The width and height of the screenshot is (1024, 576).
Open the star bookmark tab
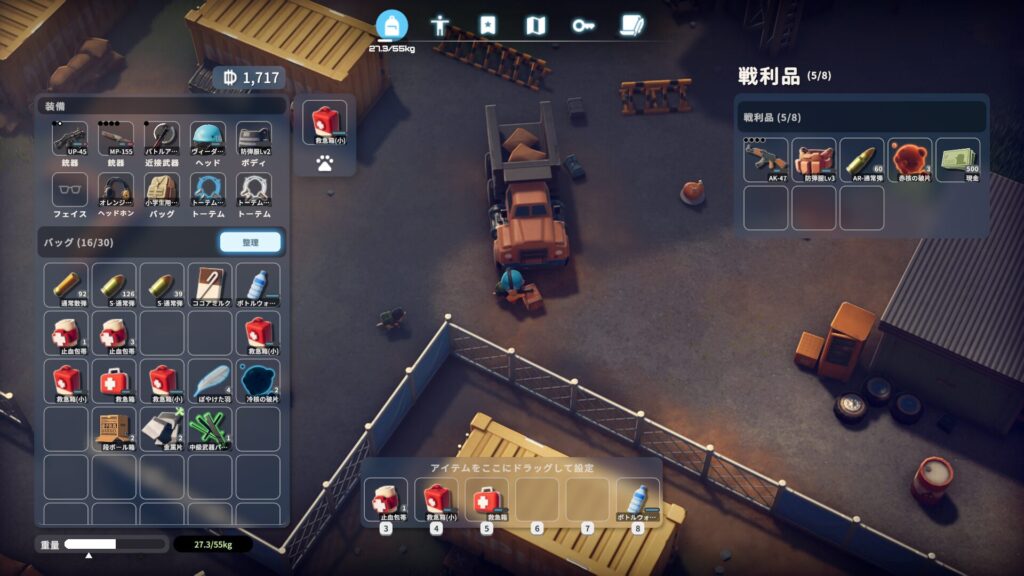point(488,25)
